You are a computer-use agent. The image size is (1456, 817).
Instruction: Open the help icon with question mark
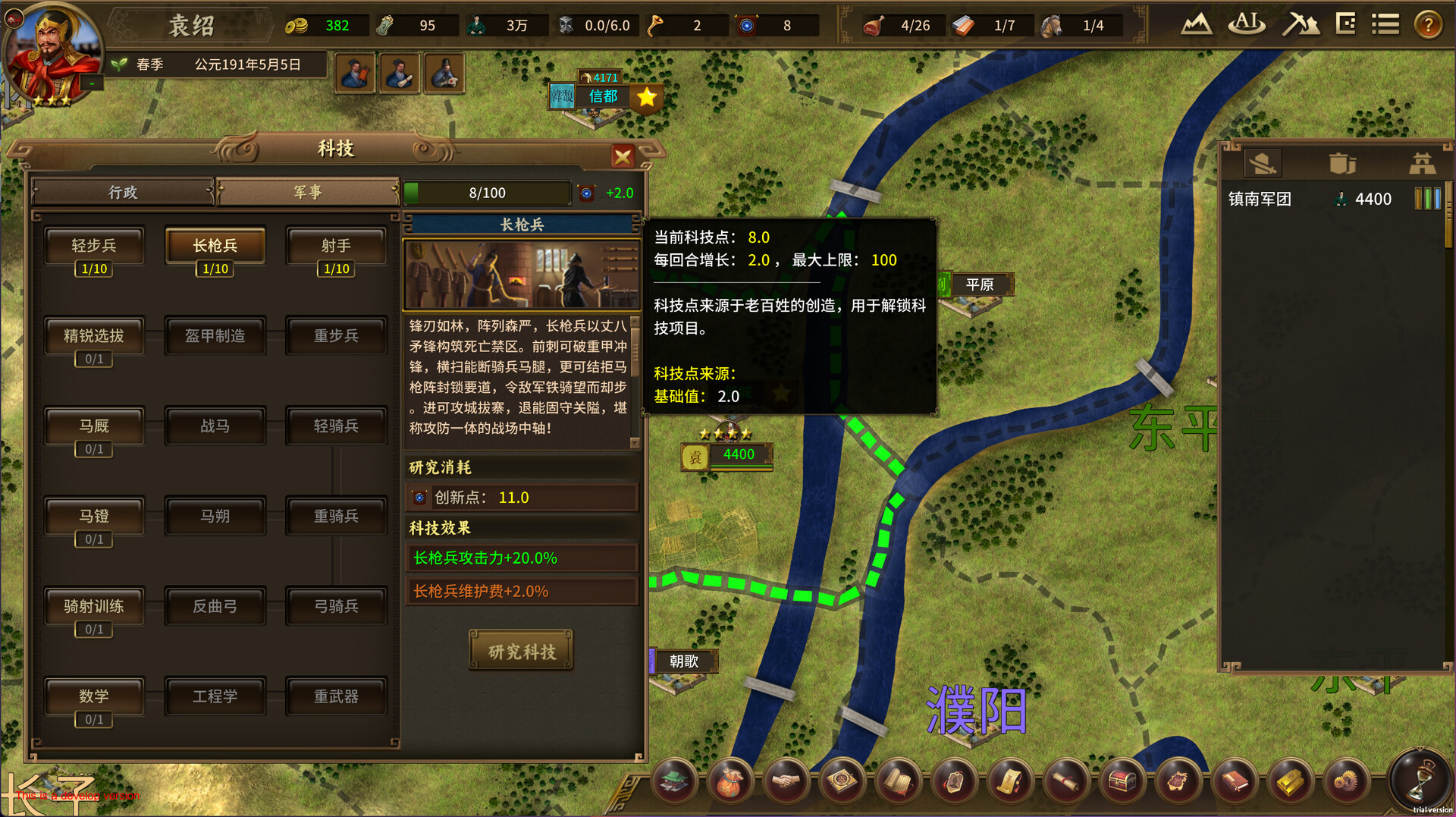point(1429,24)
